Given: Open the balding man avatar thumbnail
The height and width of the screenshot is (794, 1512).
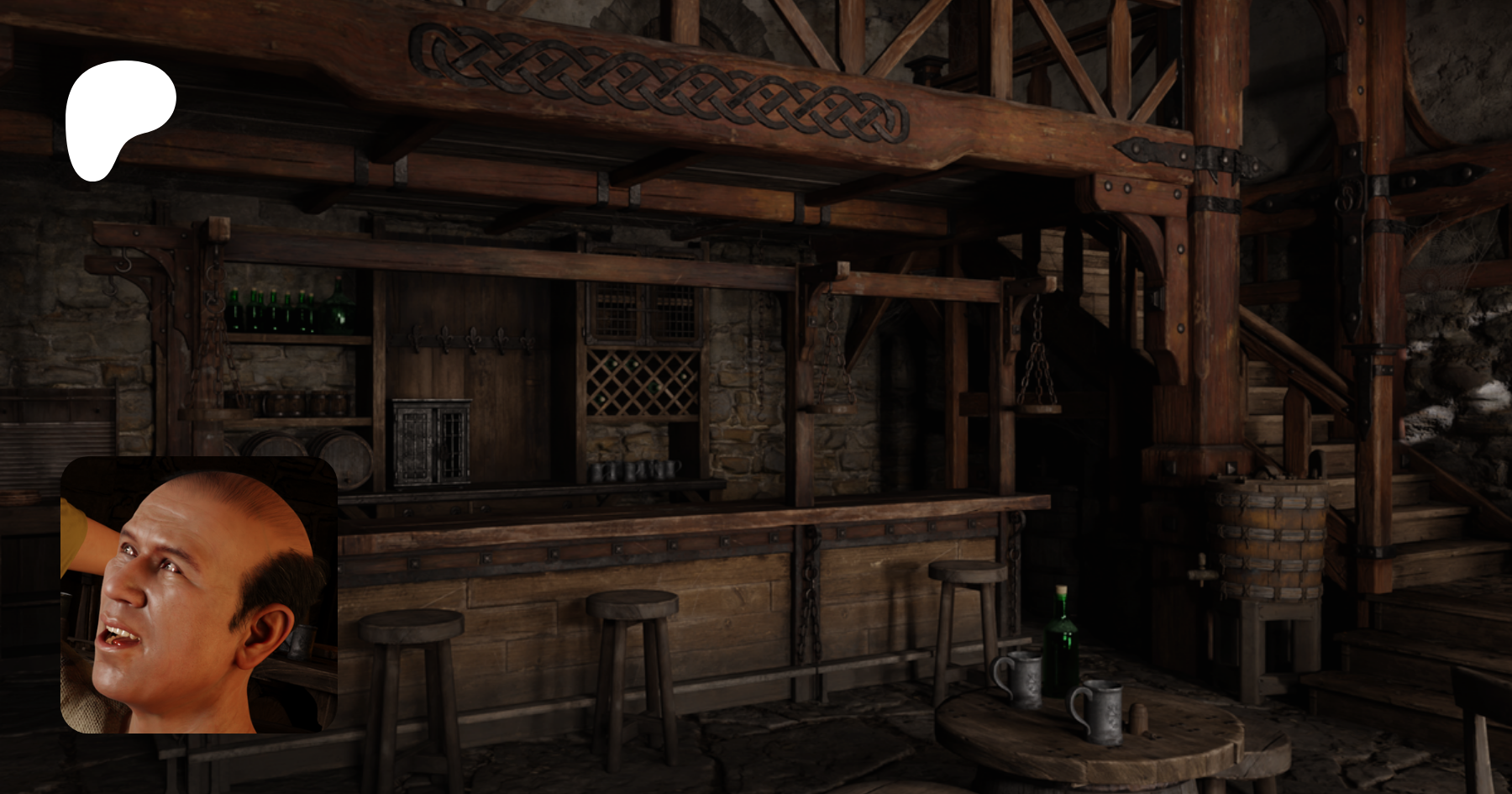Looking at the screenshot, I should pos(199,595).
